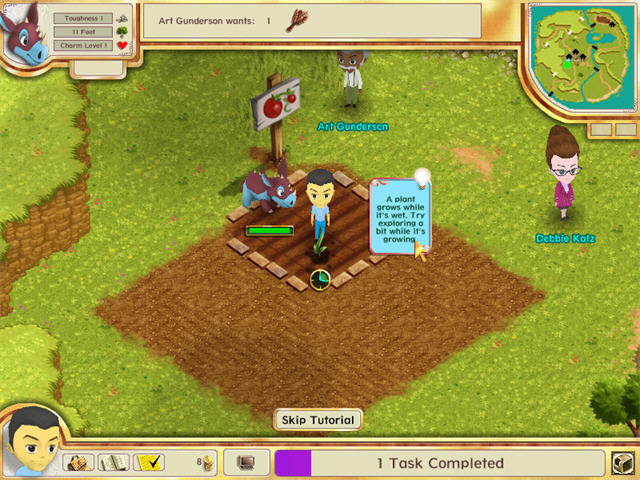Open the leftmost bottom-bar inventory icon
The image size is (640, 480).
(80, 463)
